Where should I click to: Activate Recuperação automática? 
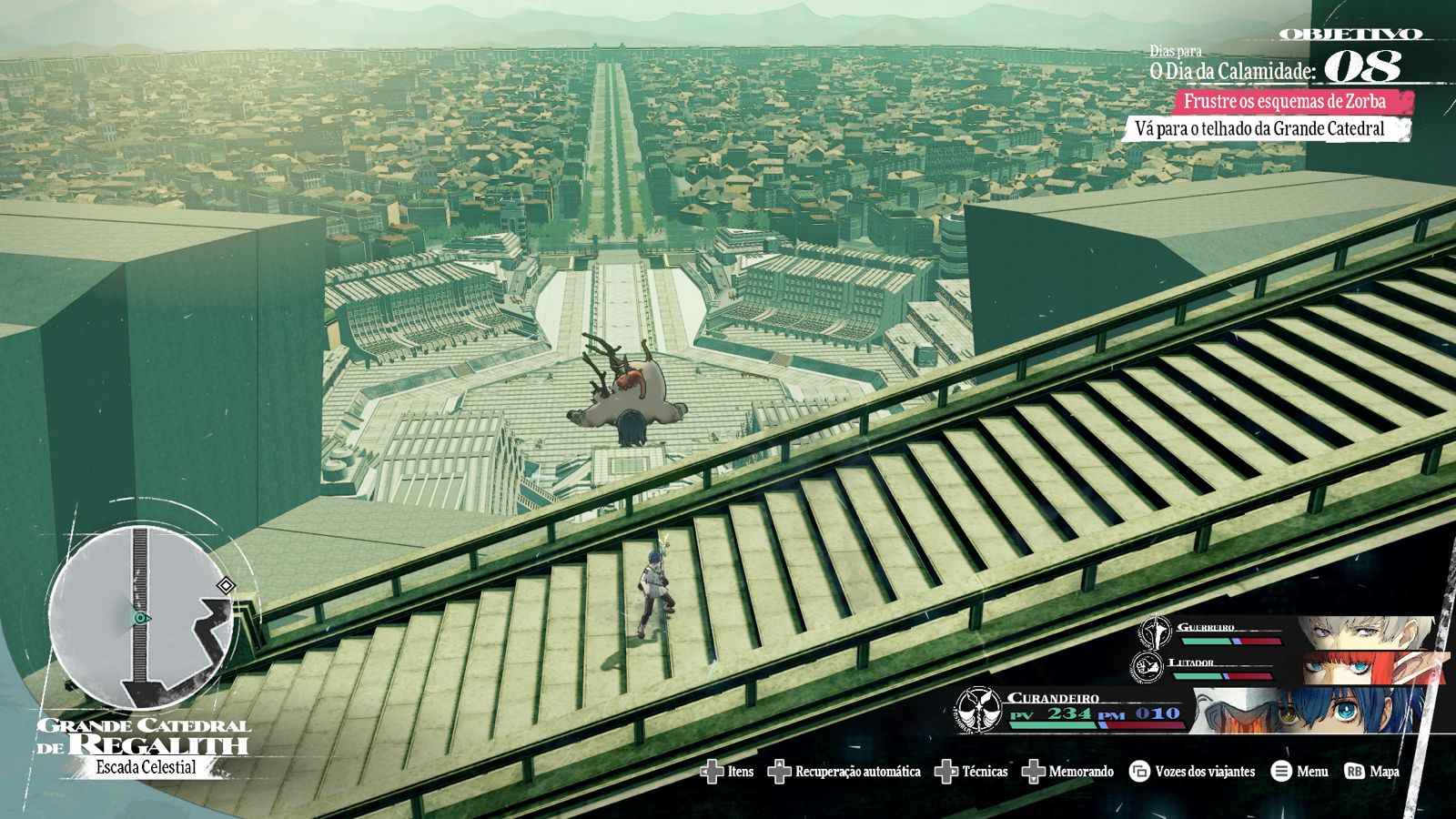845,772
